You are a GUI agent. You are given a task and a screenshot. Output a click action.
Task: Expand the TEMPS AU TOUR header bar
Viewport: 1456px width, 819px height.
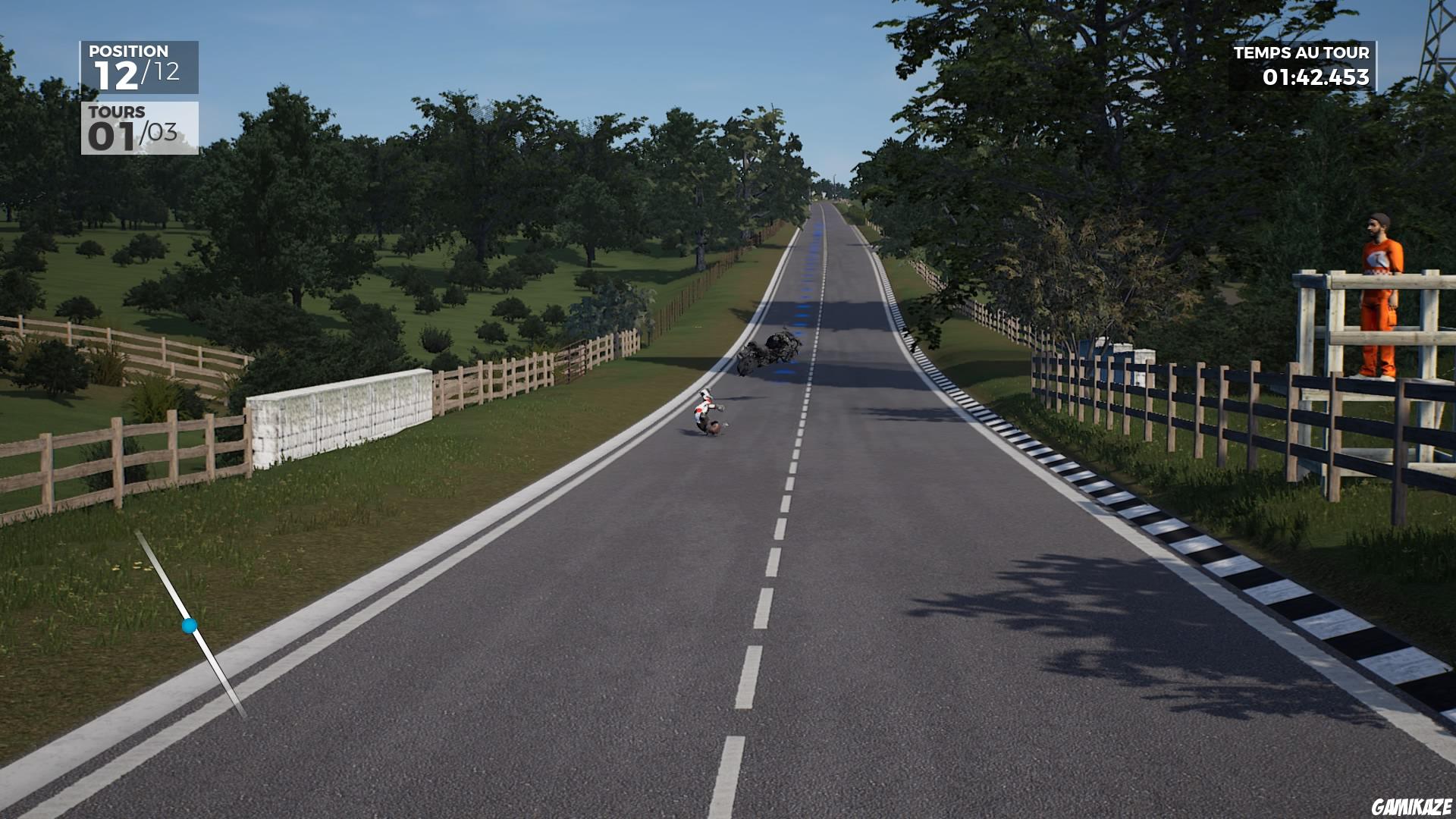1301,53
